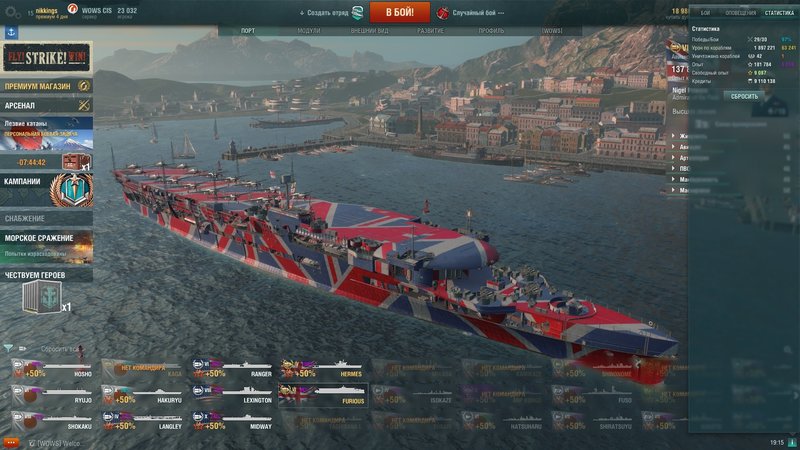The image size is (800, 450).
Task: Click the red В БОЙ! battle button
Action: pos(399,12)
